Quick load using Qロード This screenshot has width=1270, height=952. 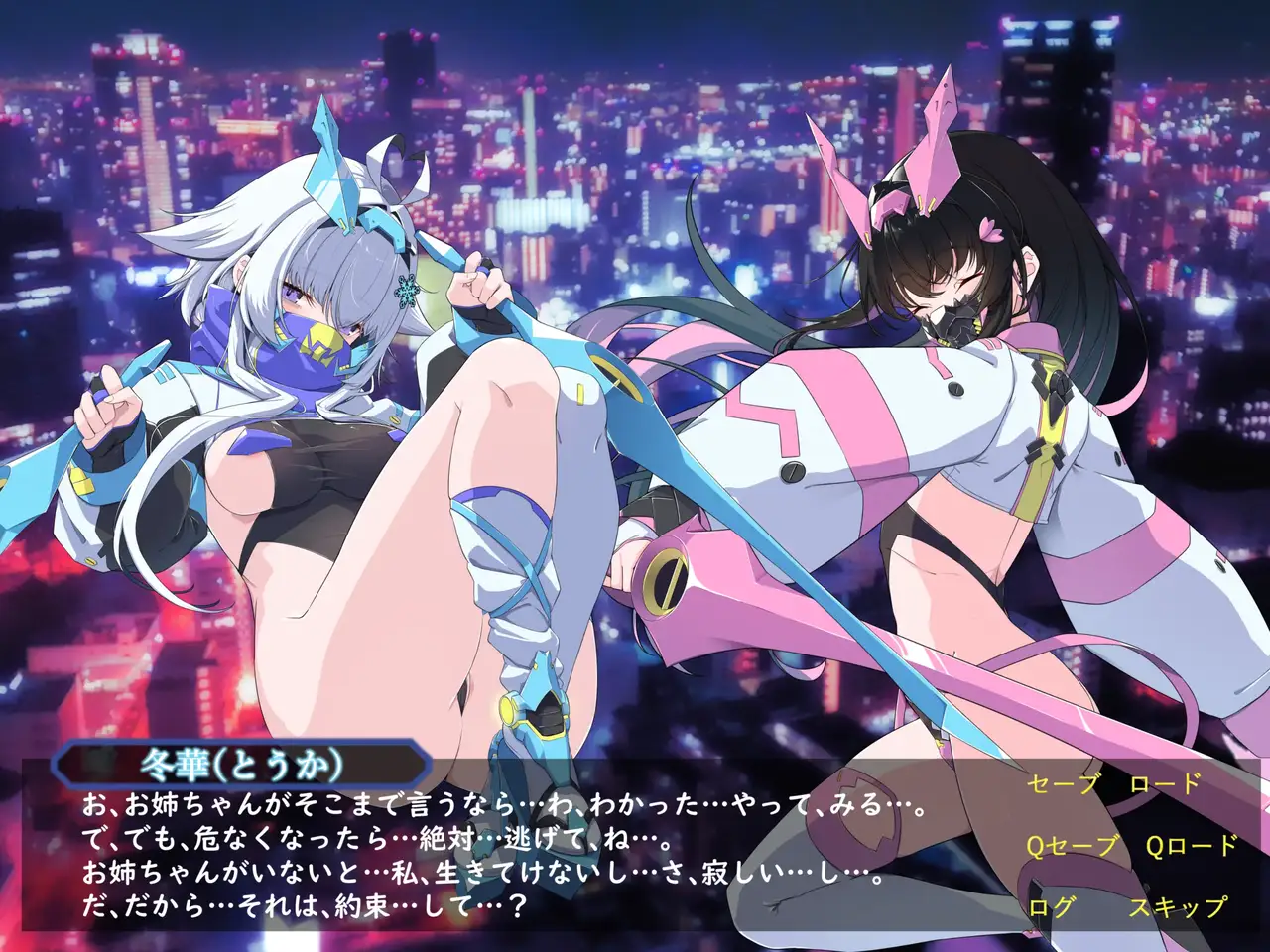point(1192,846)
